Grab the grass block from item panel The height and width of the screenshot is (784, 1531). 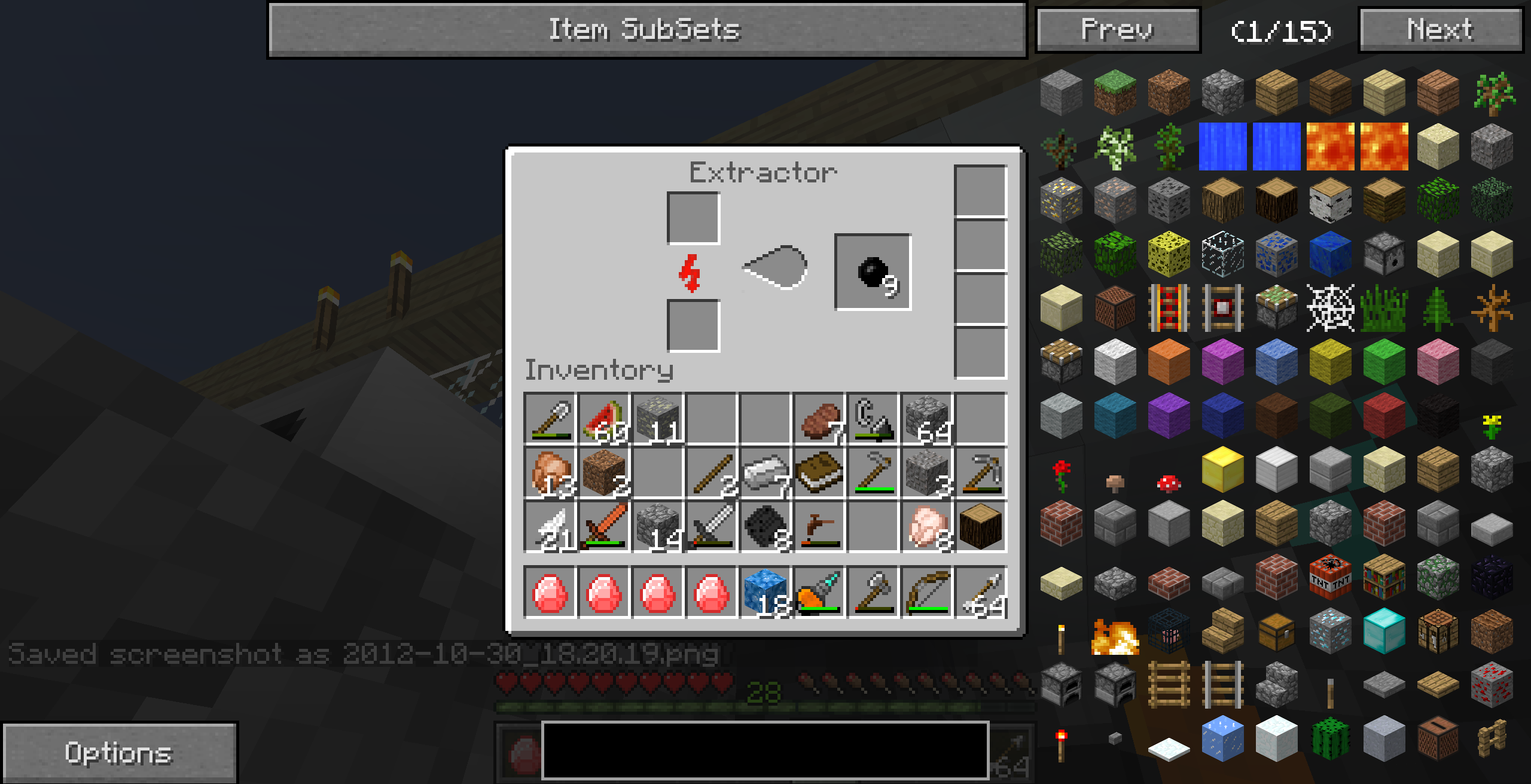click(x=1115, y=93)
